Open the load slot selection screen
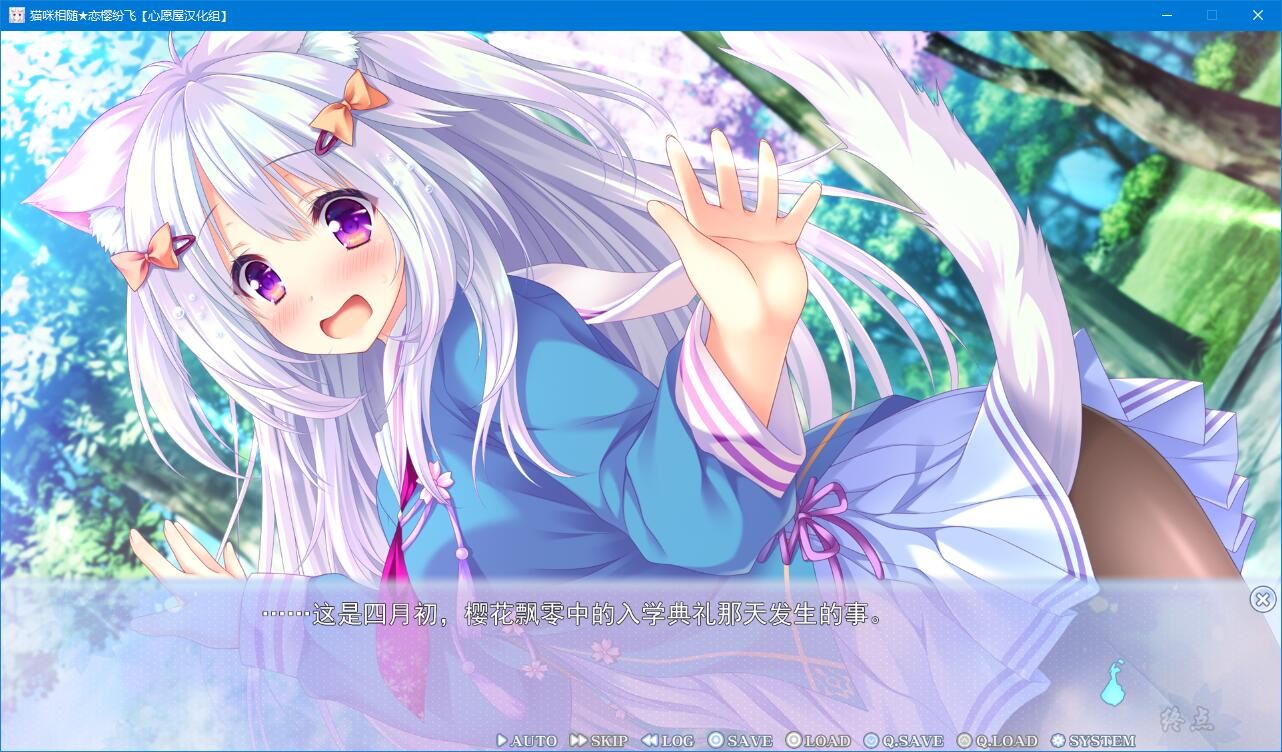Image resolution: width=1282 pixels, height=752 pixels. click(x=817, y=741)
